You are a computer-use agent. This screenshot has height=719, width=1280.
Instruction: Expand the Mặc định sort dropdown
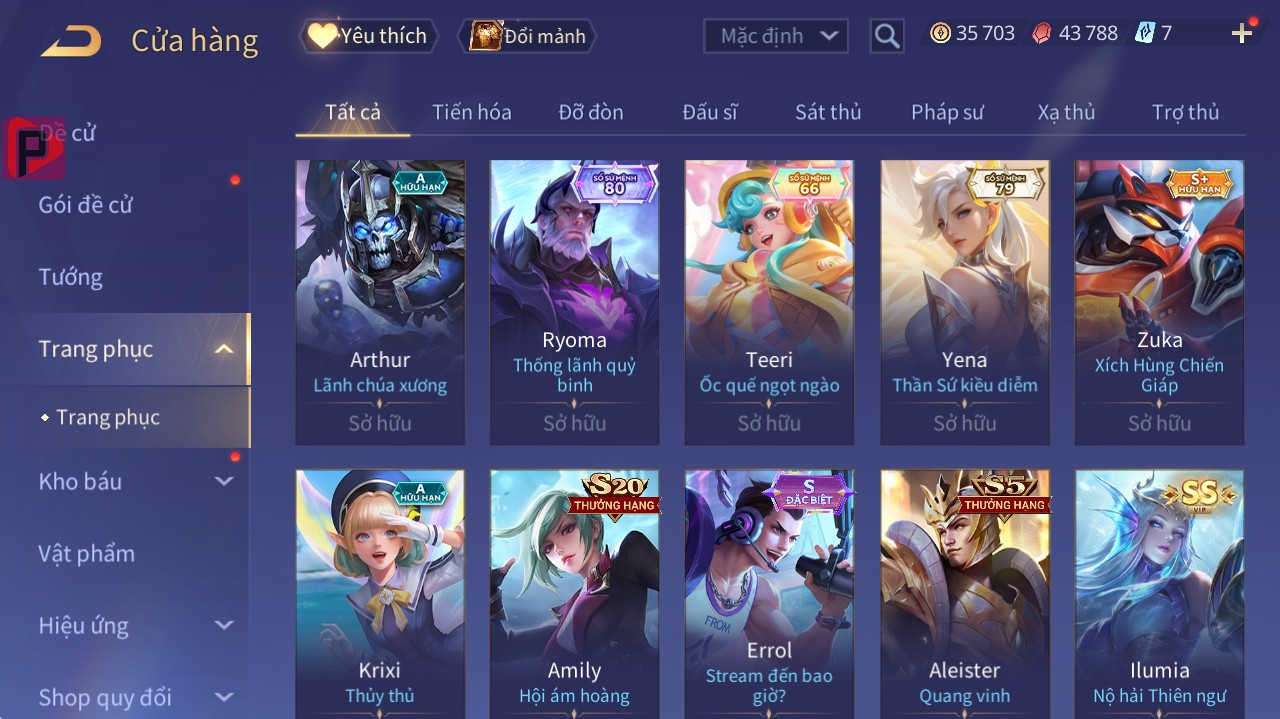(776, 36)
